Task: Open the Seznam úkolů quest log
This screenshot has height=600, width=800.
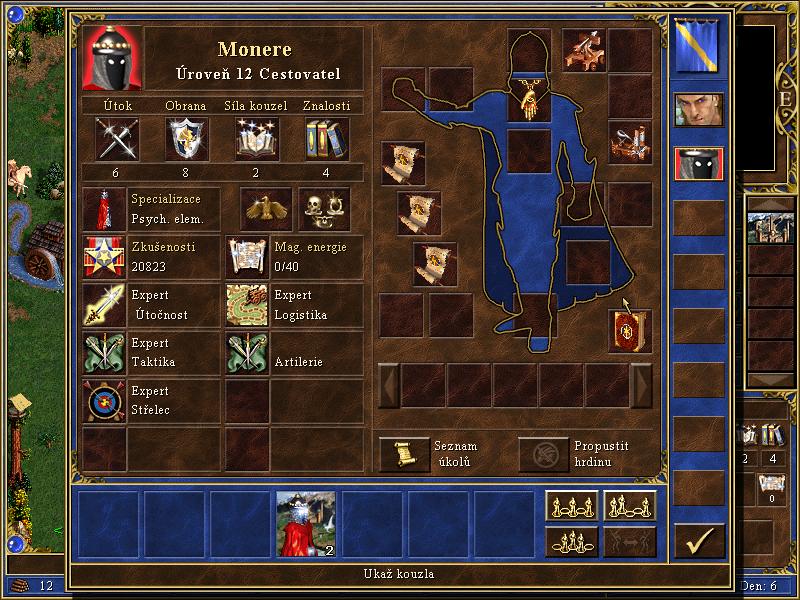Action: point(404,454)
